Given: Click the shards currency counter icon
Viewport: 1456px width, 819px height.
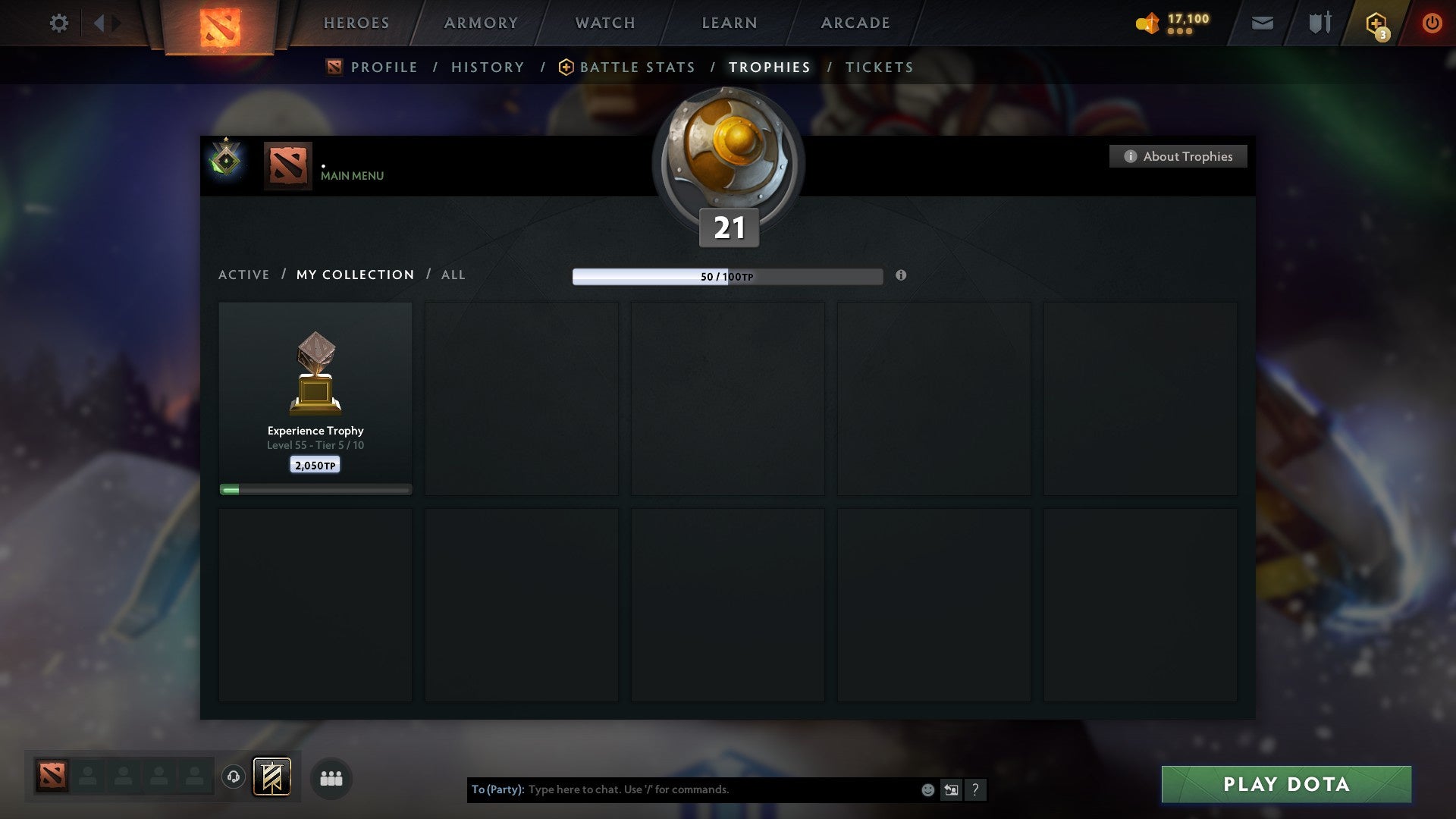Looking at the screenshot, I should click(x=1147, y=23).
